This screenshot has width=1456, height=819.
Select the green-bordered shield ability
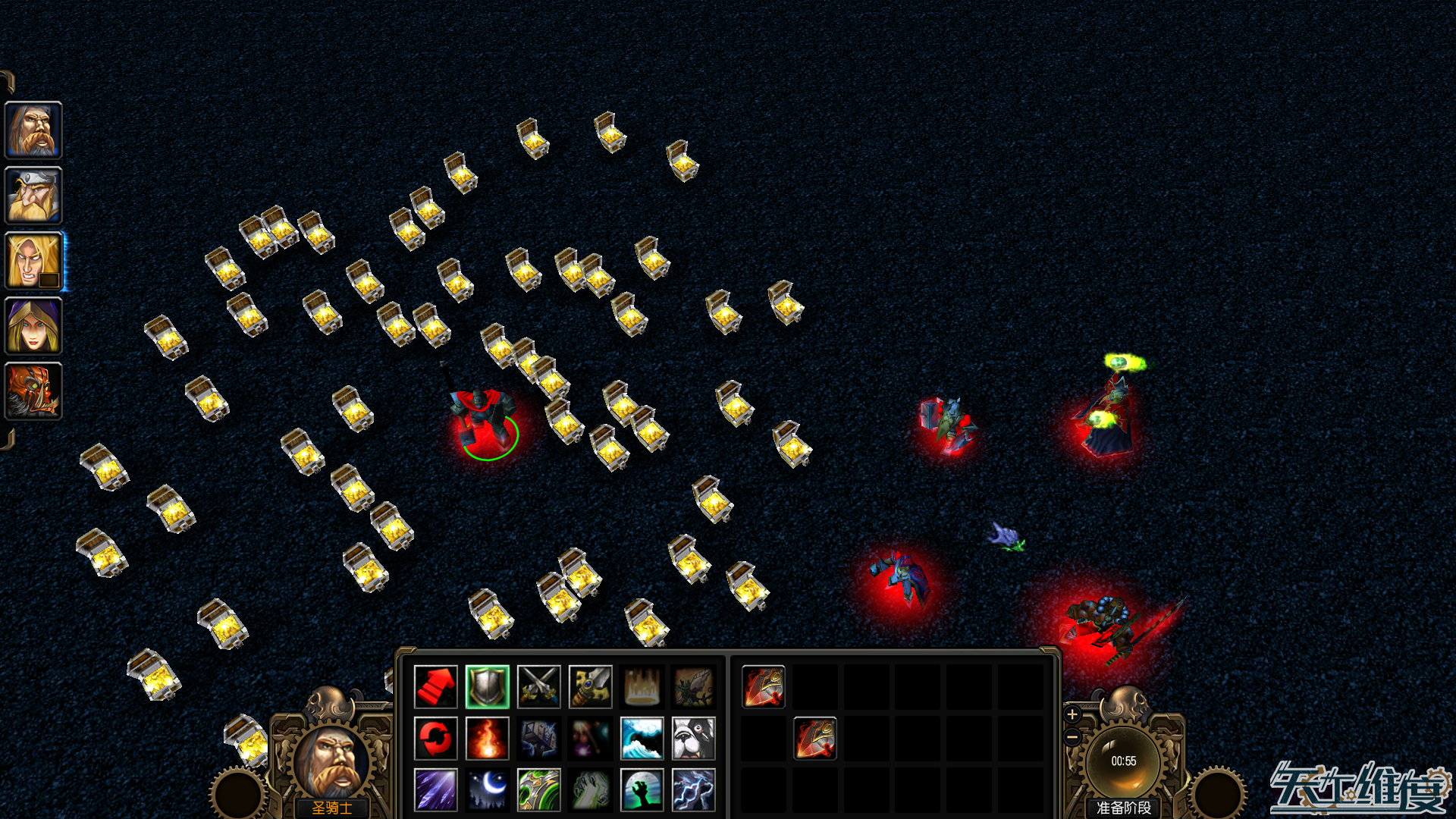(488, 686)
